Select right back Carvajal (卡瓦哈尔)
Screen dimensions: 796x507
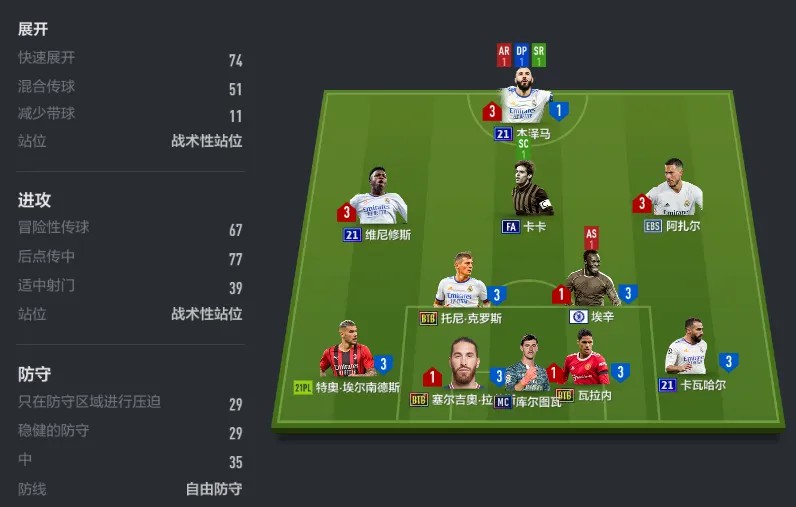[x=689, y=350]
